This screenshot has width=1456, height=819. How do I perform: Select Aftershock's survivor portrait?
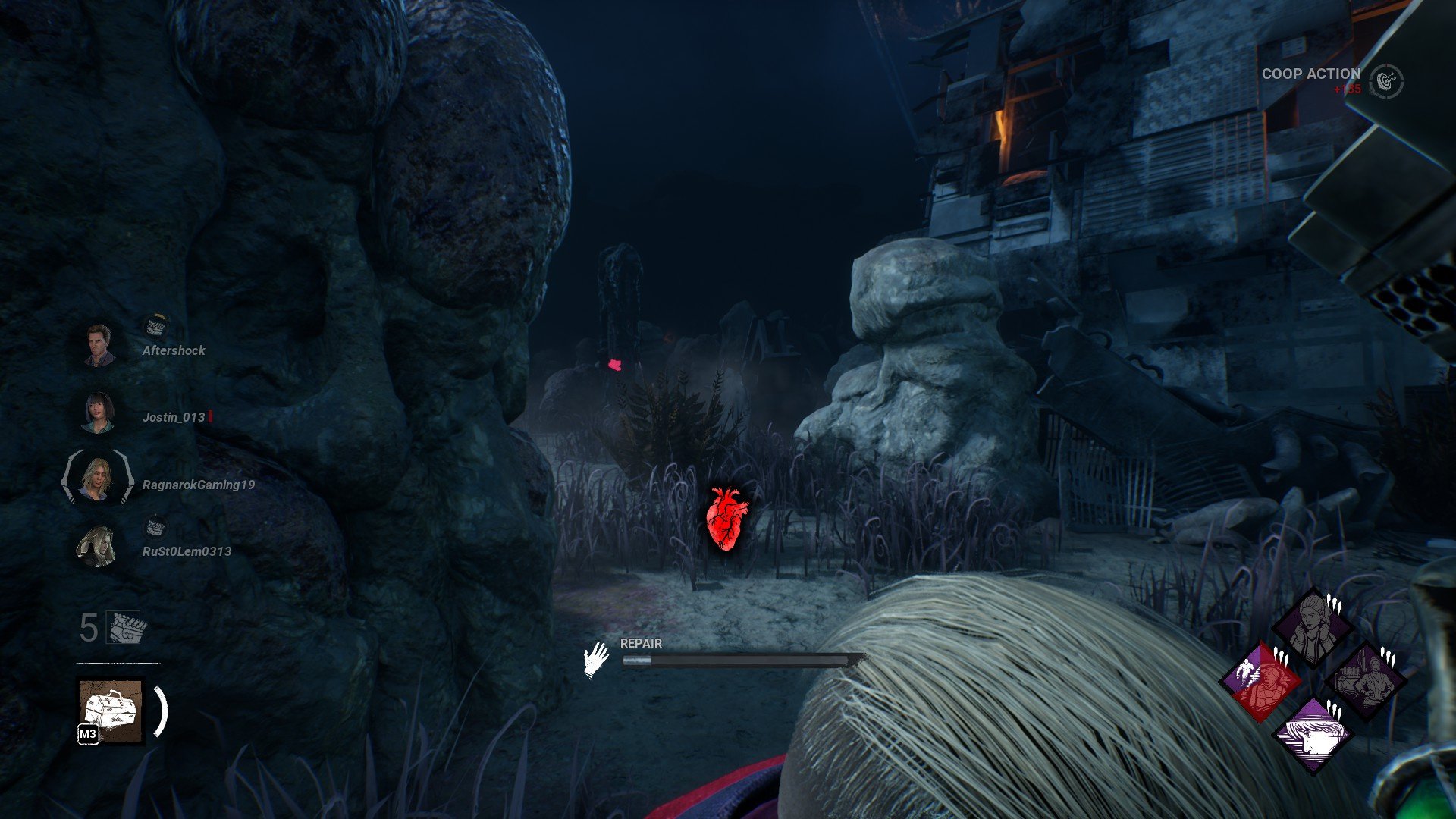pos(99,345)
